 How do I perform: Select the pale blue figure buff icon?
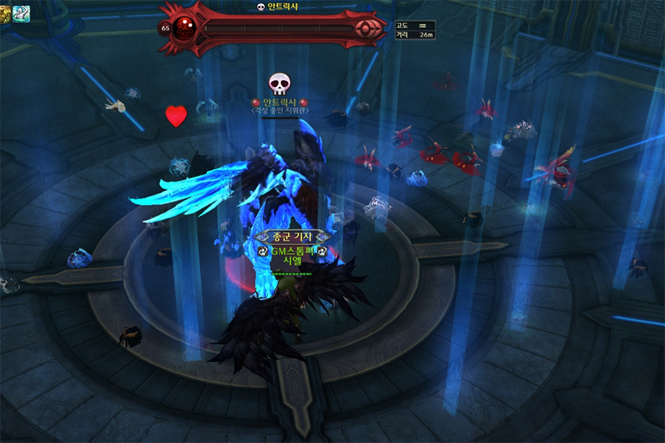click(22, 12)
